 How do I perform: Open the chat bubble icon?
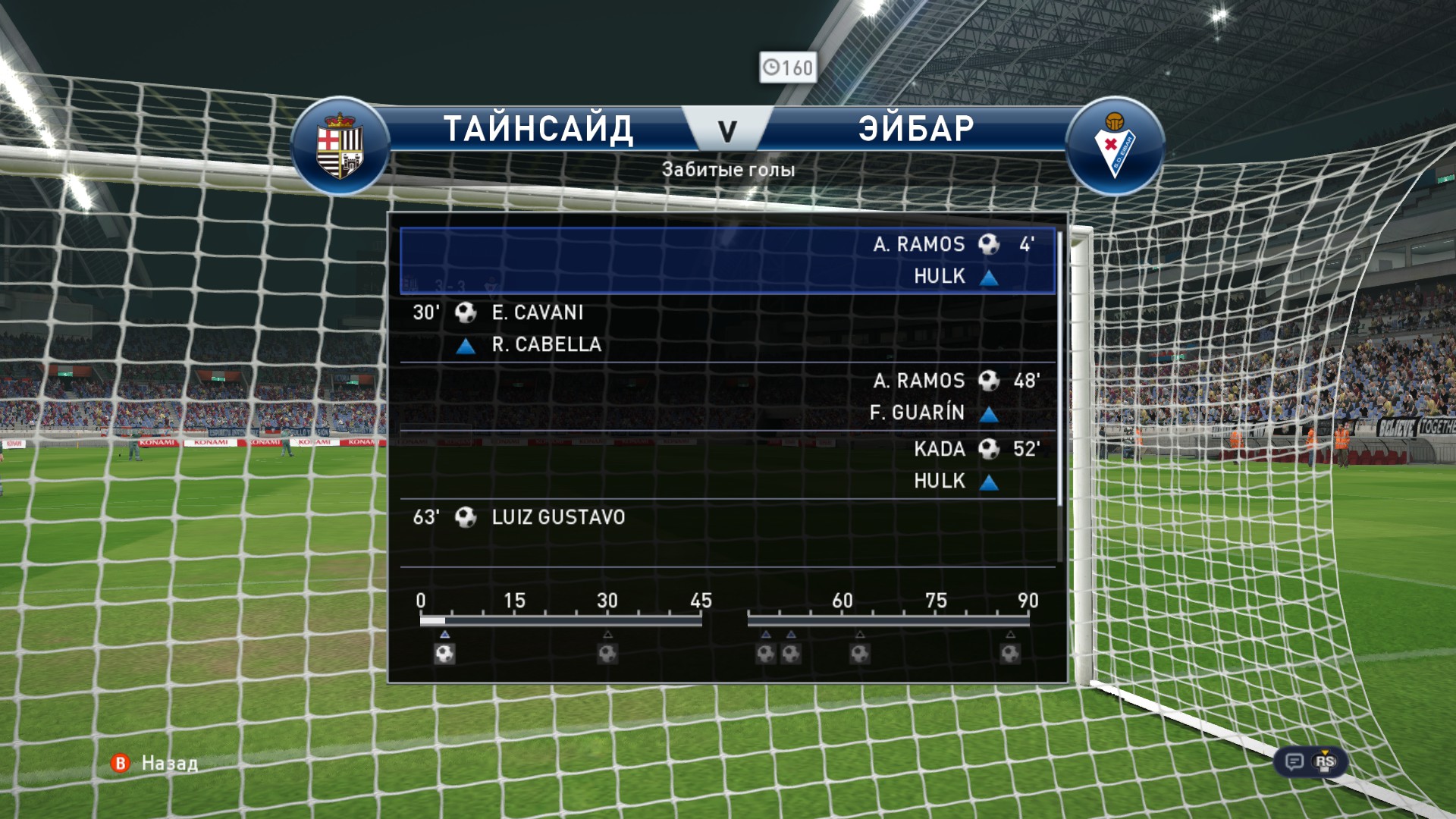point(1294,761)
